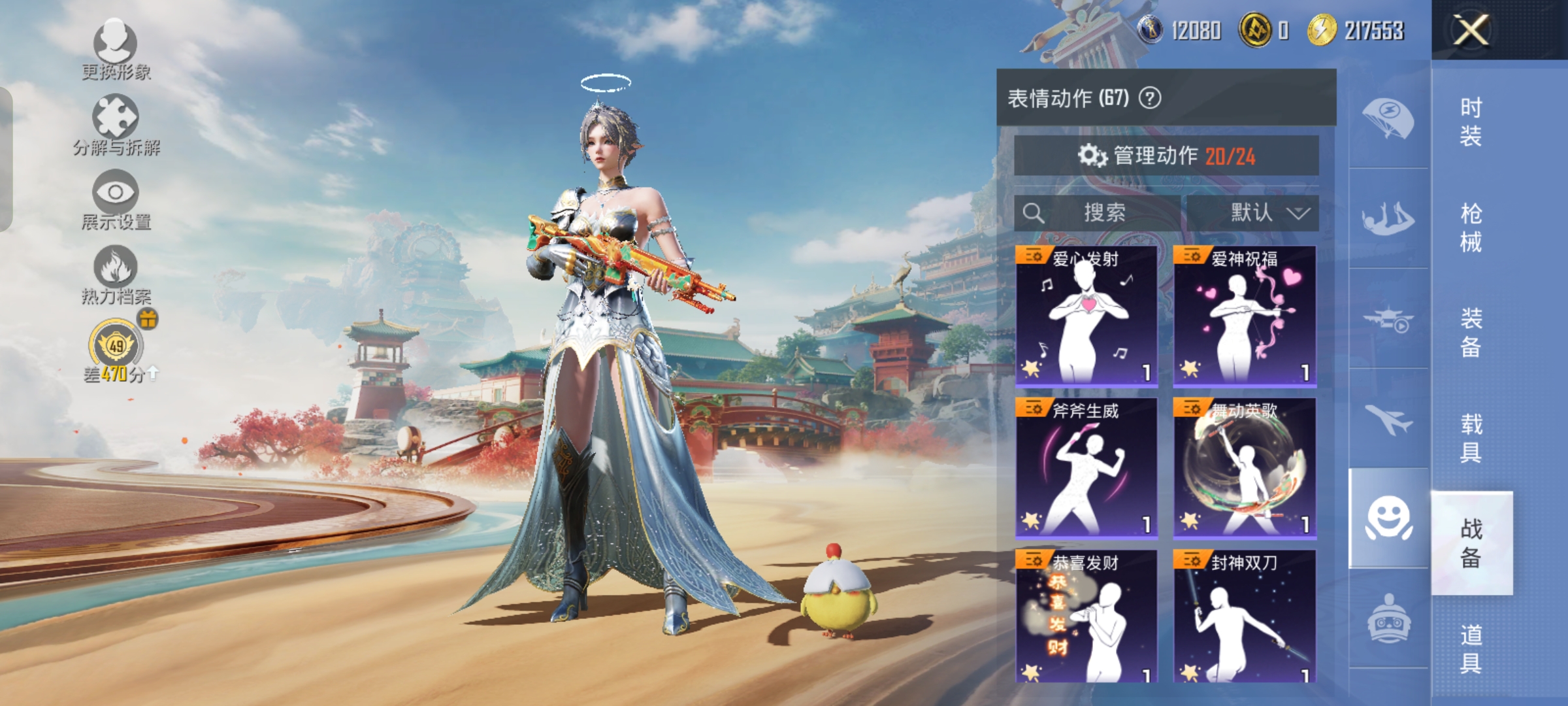This screenshot has height=706, width=1568.
Task: Open 分解与拆解 puzzle piece option
Action: click(x=116, y=124)
